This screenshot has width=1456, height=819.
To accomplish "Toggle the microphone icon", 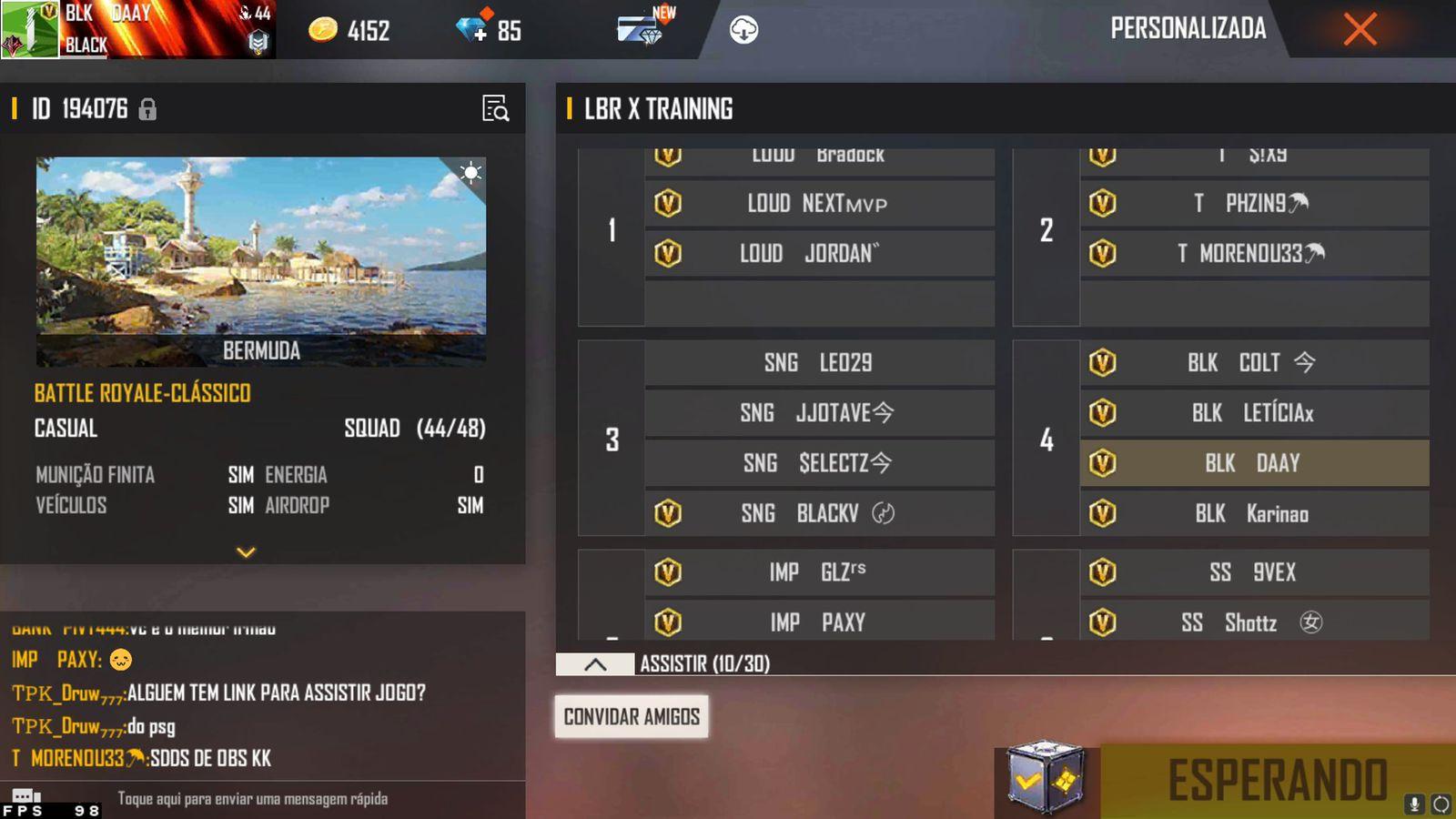I will click(x=1414, y=804).
